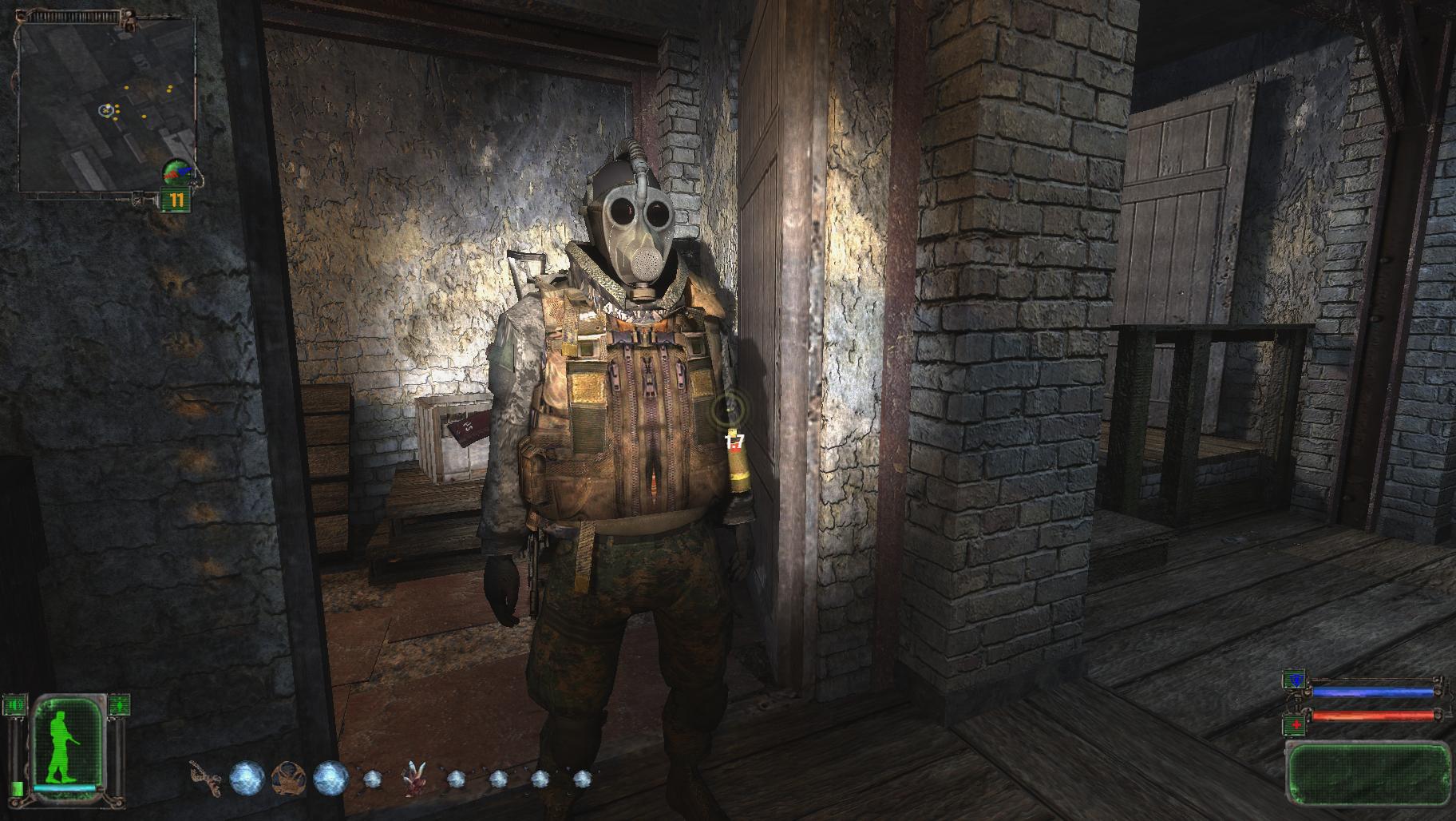
Task: Click the red cross health icon
Action: [x=1293, y=726]
